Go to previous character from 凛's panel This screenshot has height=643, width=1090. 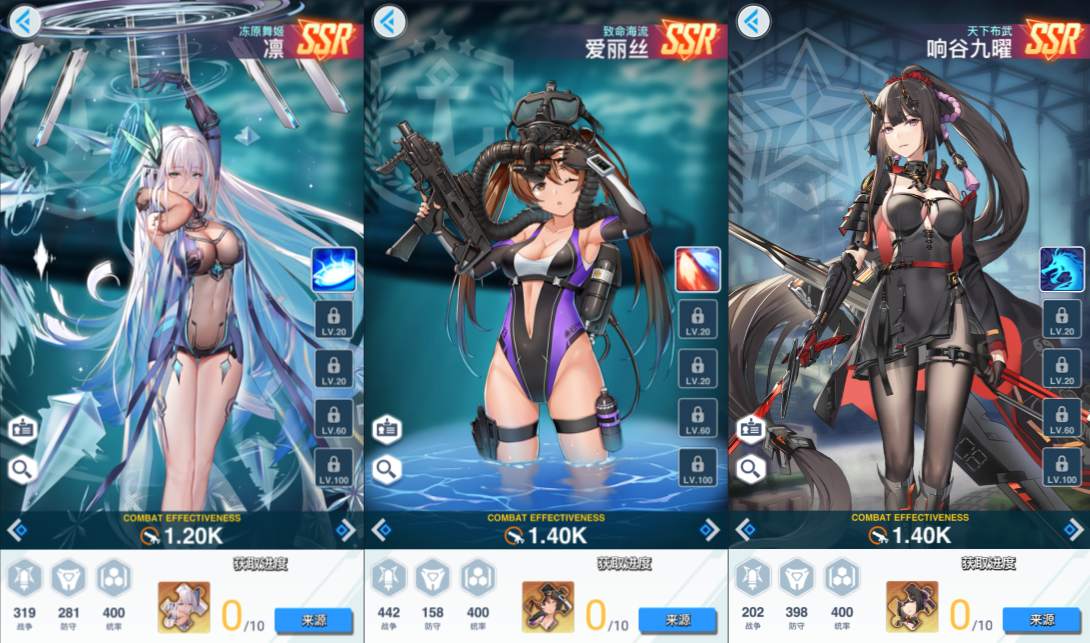17,530
